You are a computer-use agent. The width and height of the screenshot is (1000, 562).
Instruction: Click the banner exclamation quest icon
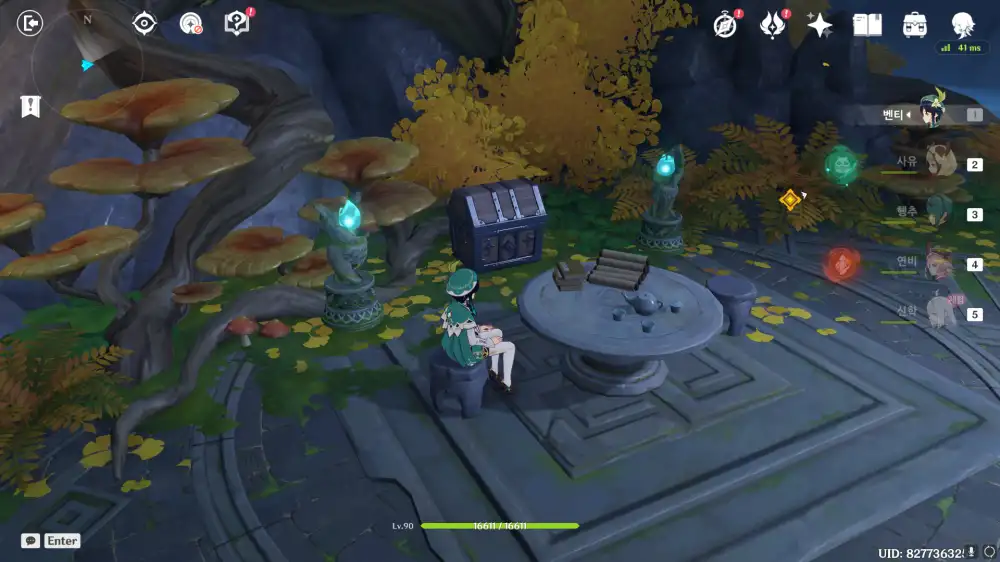30,106
